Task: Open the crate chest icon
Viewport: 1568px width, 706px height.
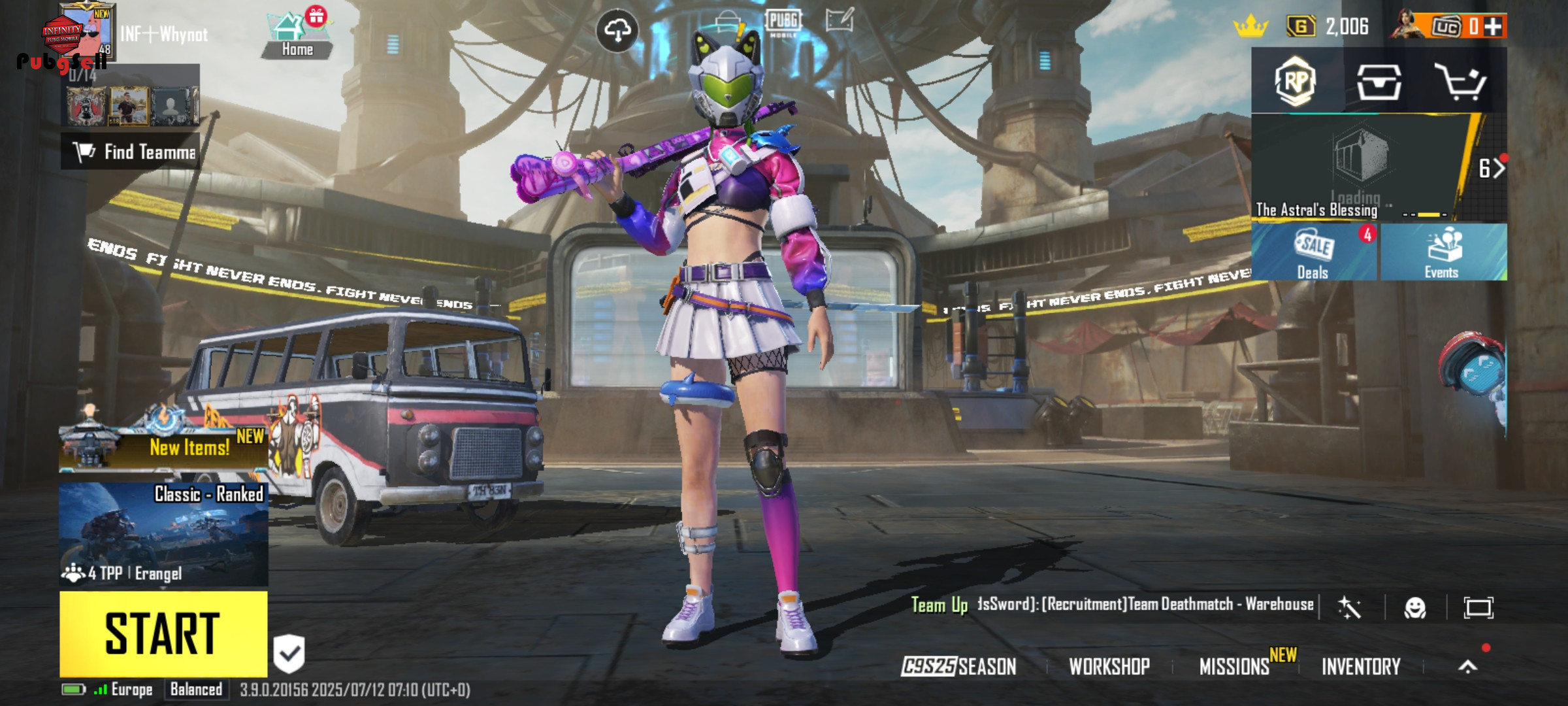Action: 1379,82
